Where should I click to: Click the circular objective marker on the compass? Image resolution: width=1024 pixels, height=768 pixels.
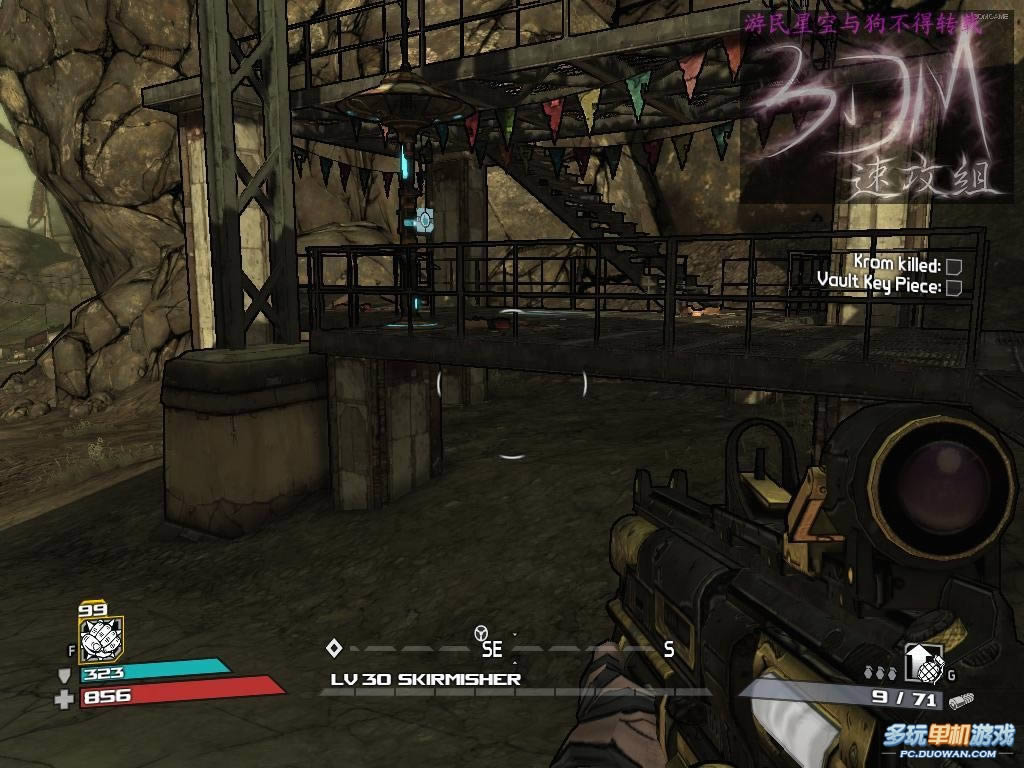[x=481, y=633]
